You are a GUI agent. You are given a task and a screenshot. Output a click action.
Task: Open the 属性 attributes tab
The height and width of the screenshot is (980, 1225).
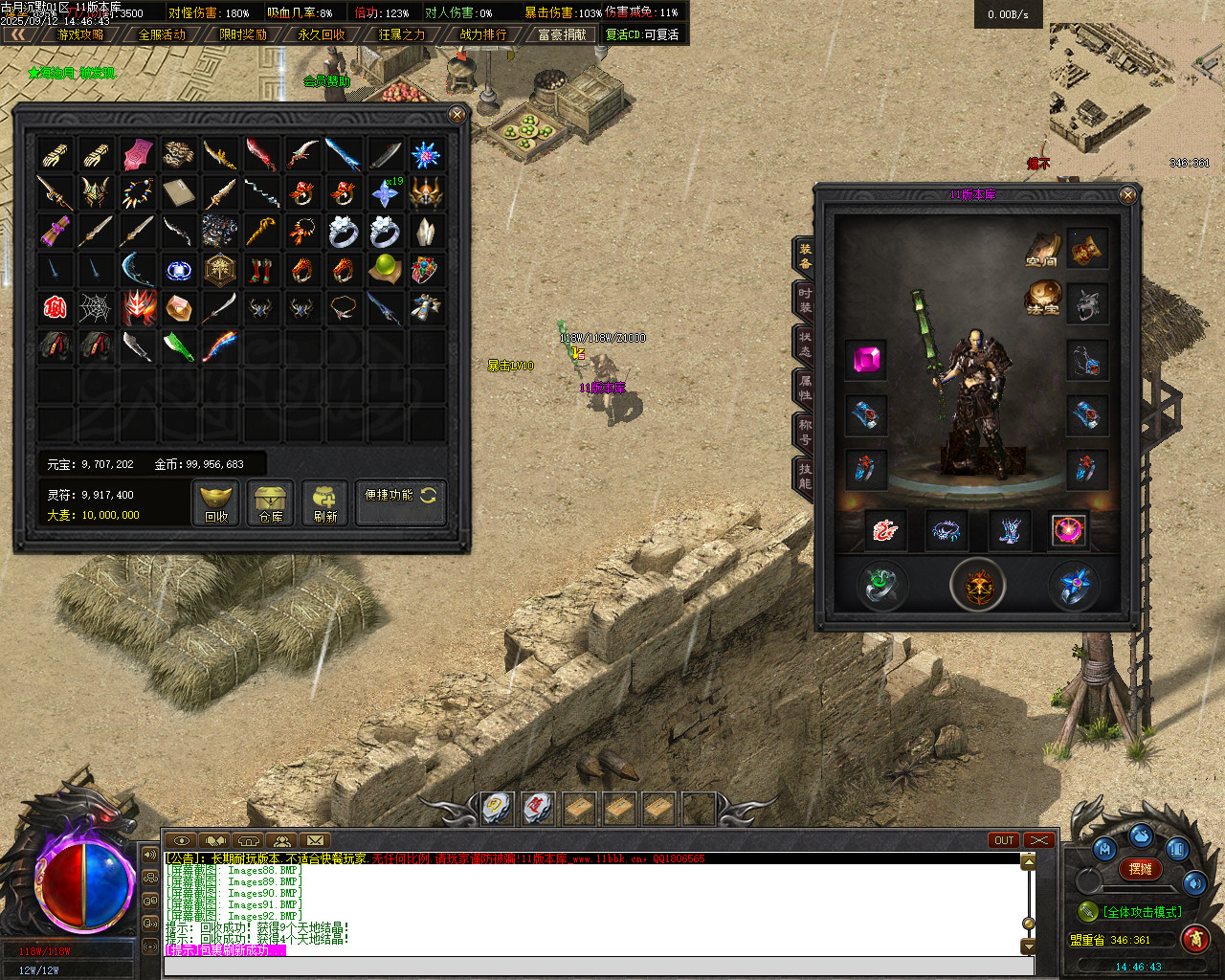tap(805, 387)
